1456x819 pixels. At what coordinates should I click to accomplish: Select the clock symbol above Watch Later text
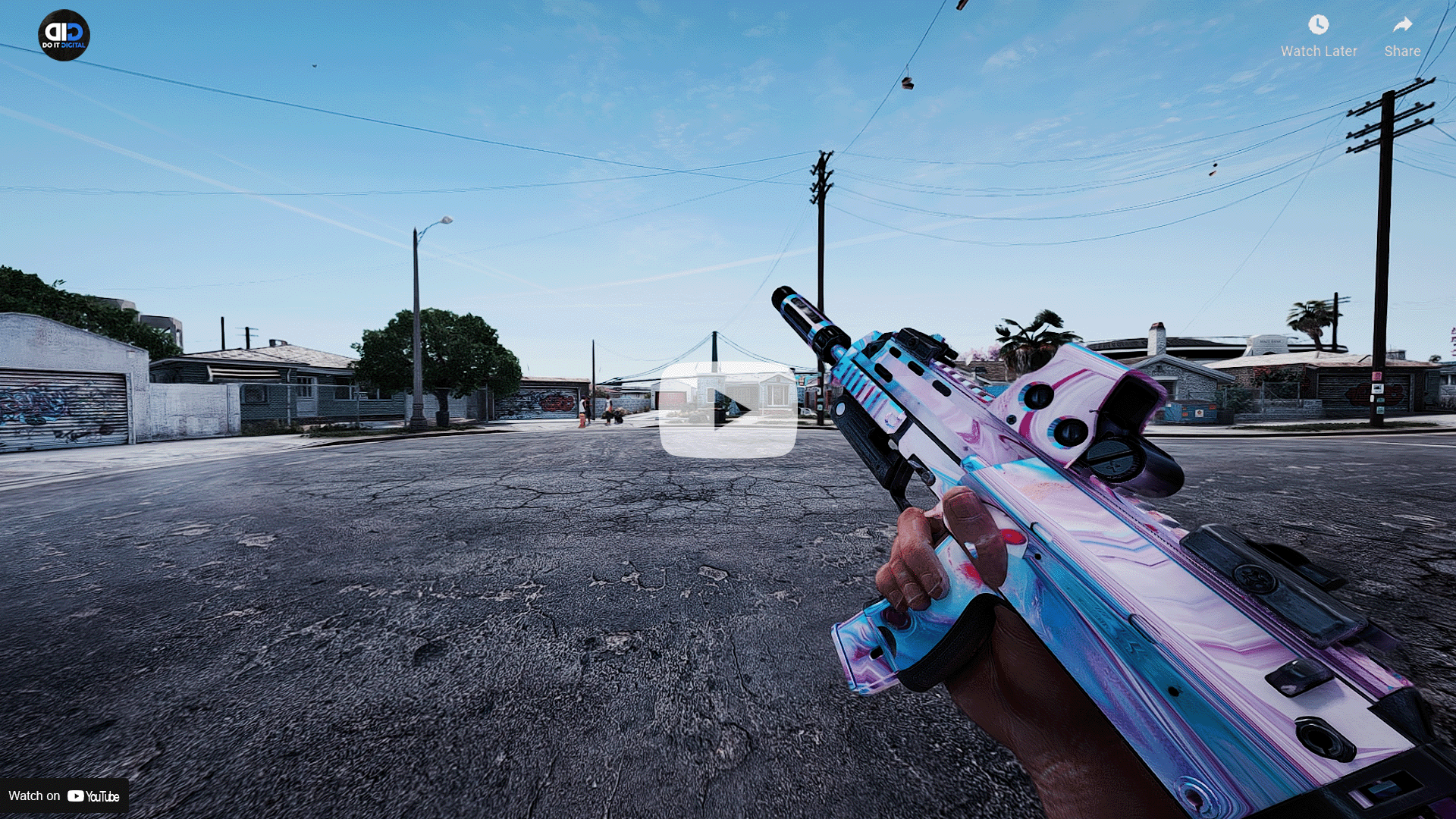click(1319, 24)
